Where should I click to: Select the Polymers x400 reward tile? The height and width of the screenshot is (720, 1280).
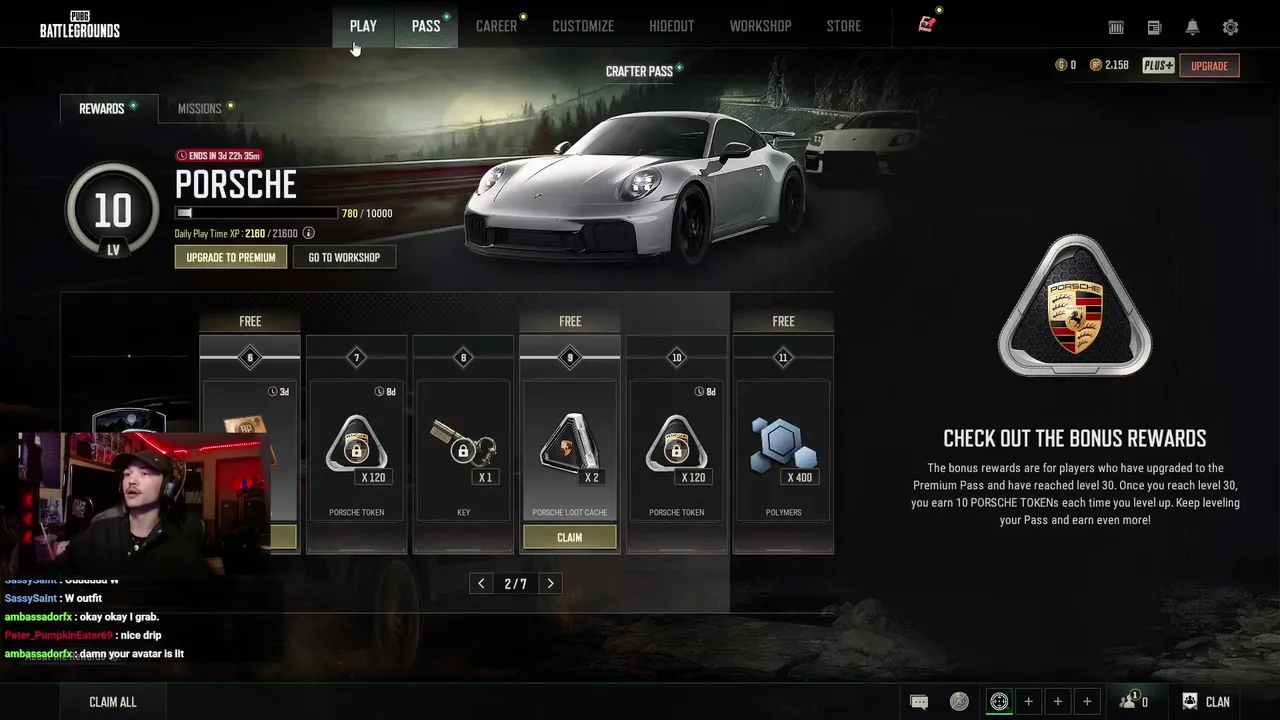pos(783,450)
